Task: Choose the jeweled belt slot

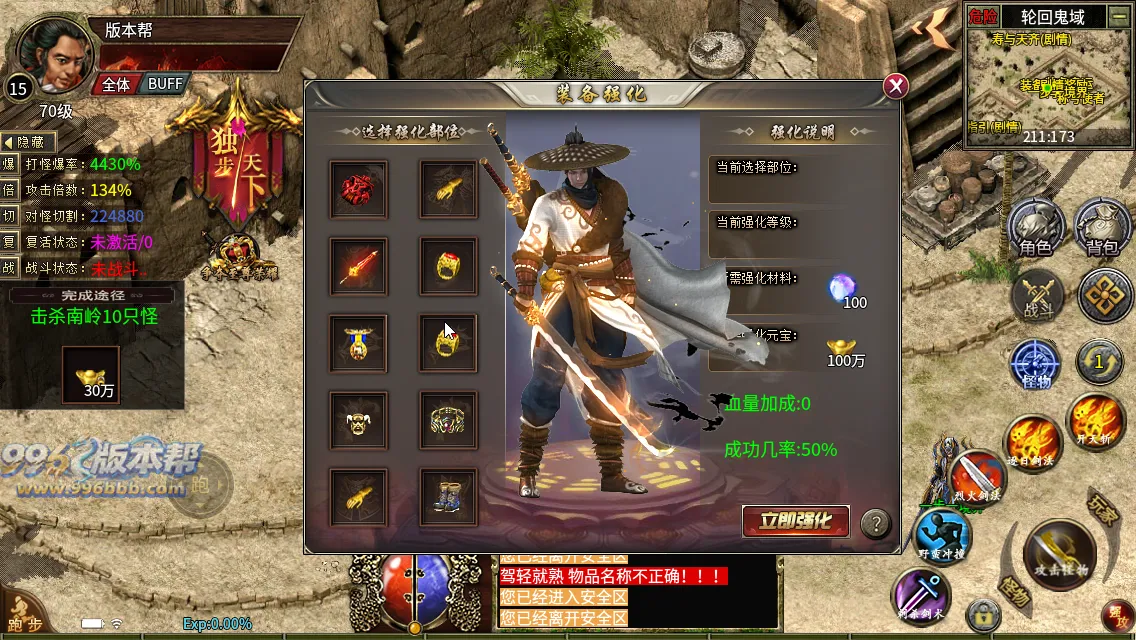Action: pyautogui.click(x=448, y=420)
